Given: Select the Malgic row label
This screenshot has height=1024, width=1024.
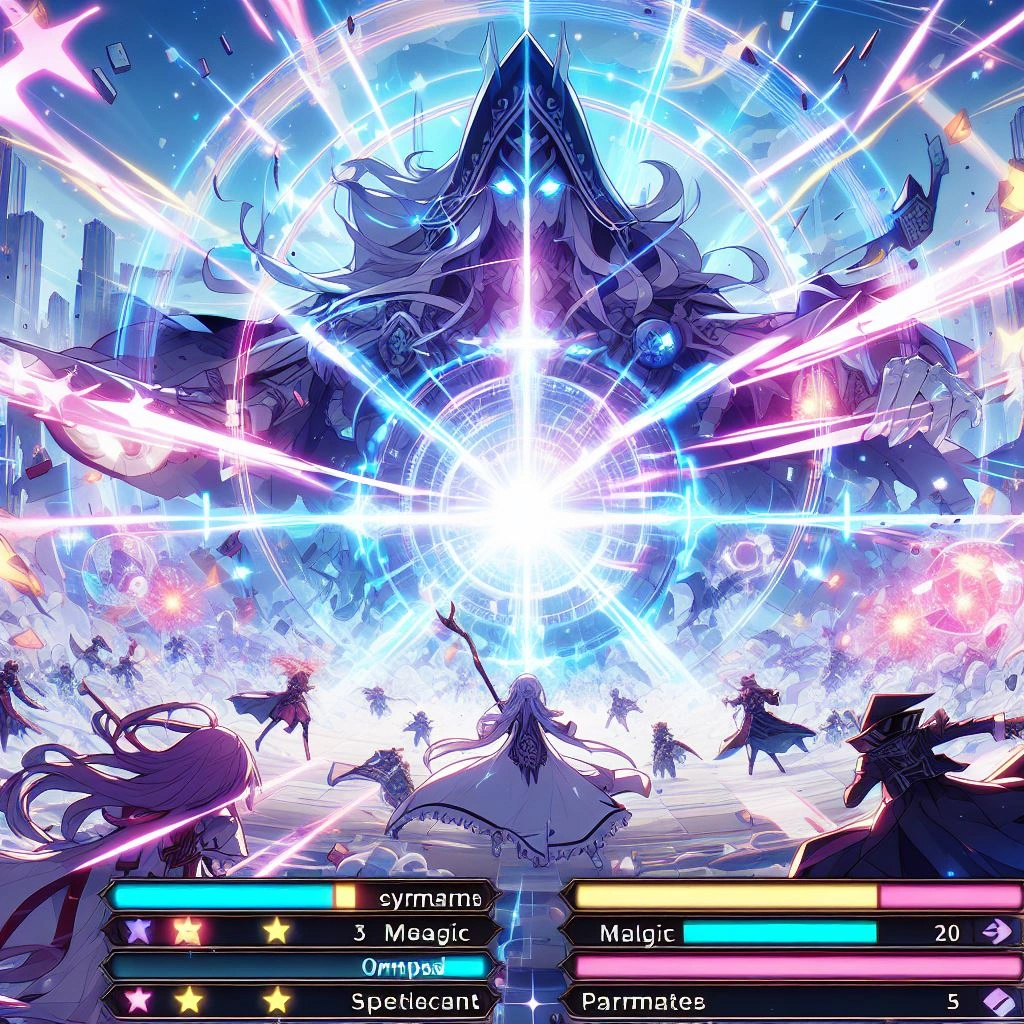Looking at the screenshot, I should pyautogui.click(x=637, y=933).
